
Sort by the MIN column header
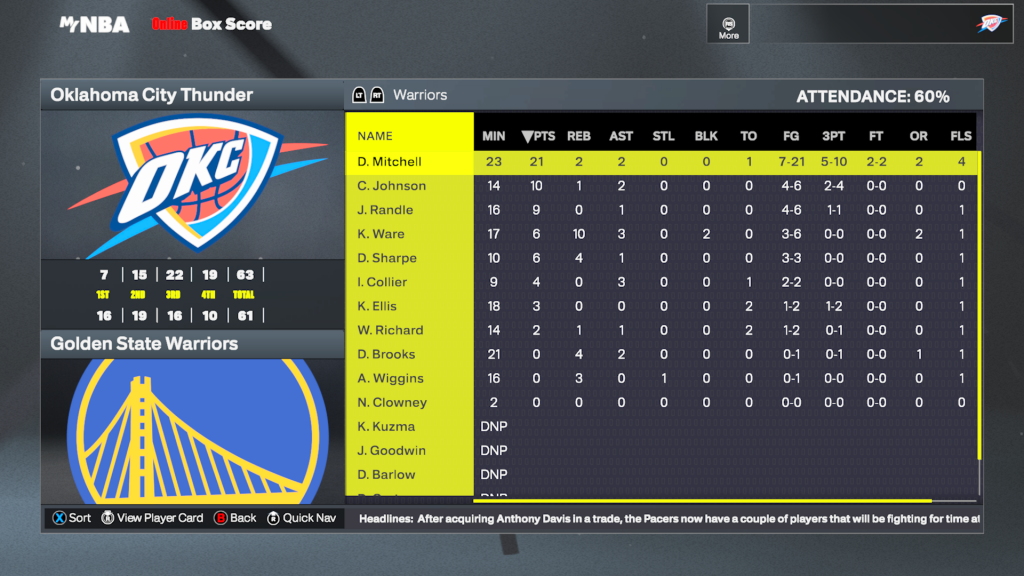pyautogui.click(x=494, y=136)
